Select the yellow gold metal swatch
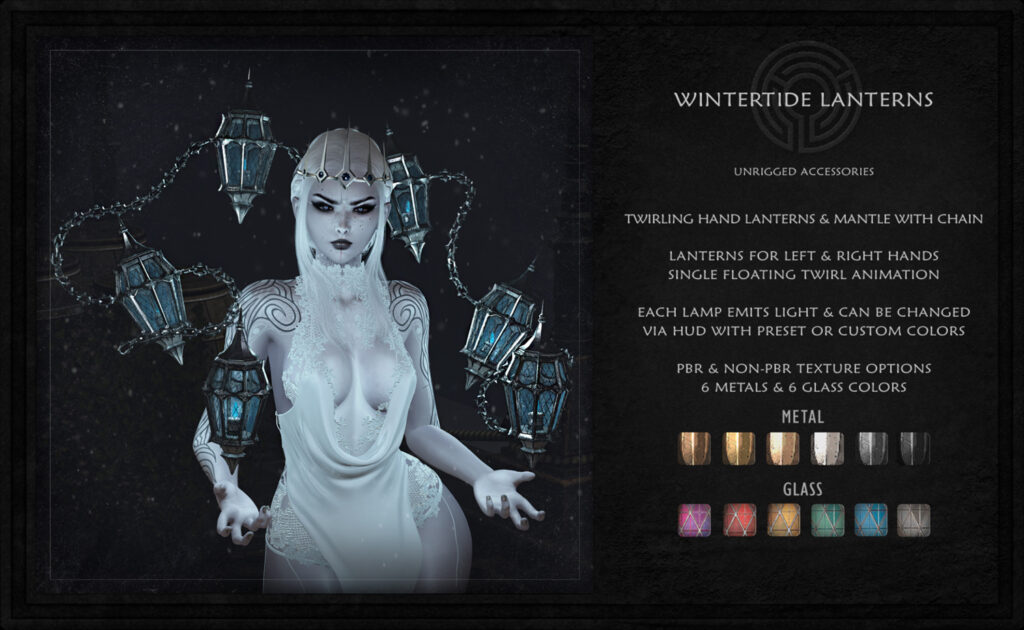The image size is (1024, 630). point(738,448)
